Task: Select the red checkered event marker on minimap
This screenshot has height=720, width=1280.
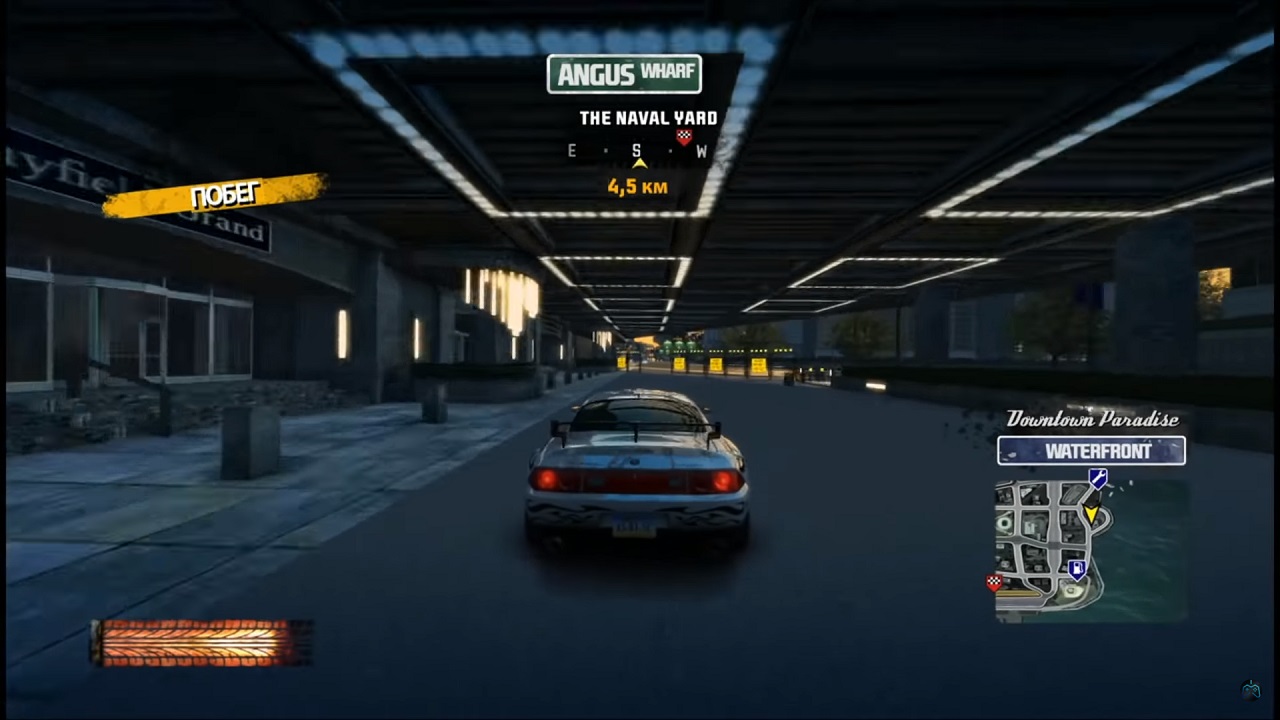Action: click(x=993, y=580)
